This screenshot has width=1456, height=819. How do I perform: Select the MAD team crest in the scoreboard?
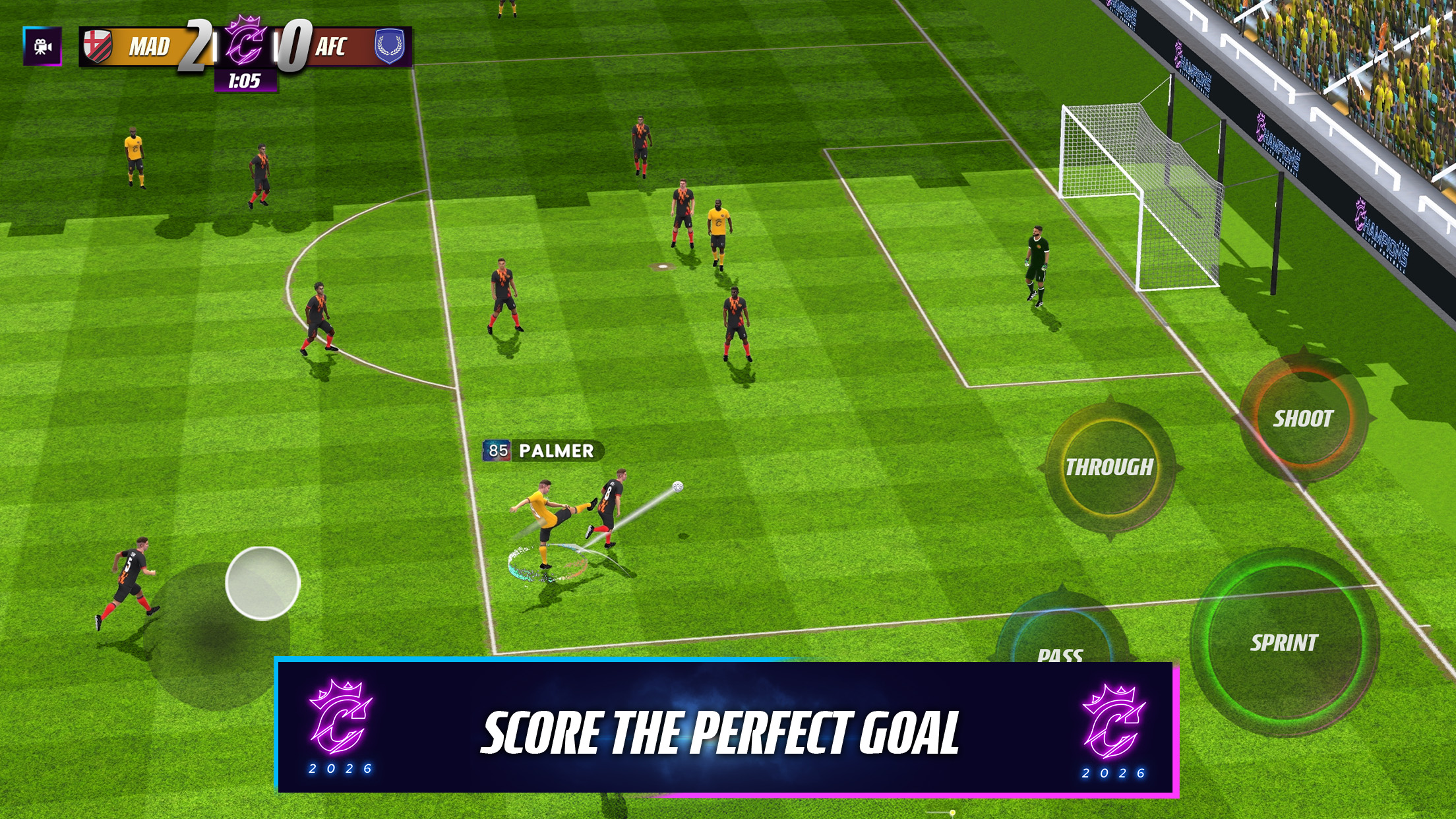click(x=97, y=47)
